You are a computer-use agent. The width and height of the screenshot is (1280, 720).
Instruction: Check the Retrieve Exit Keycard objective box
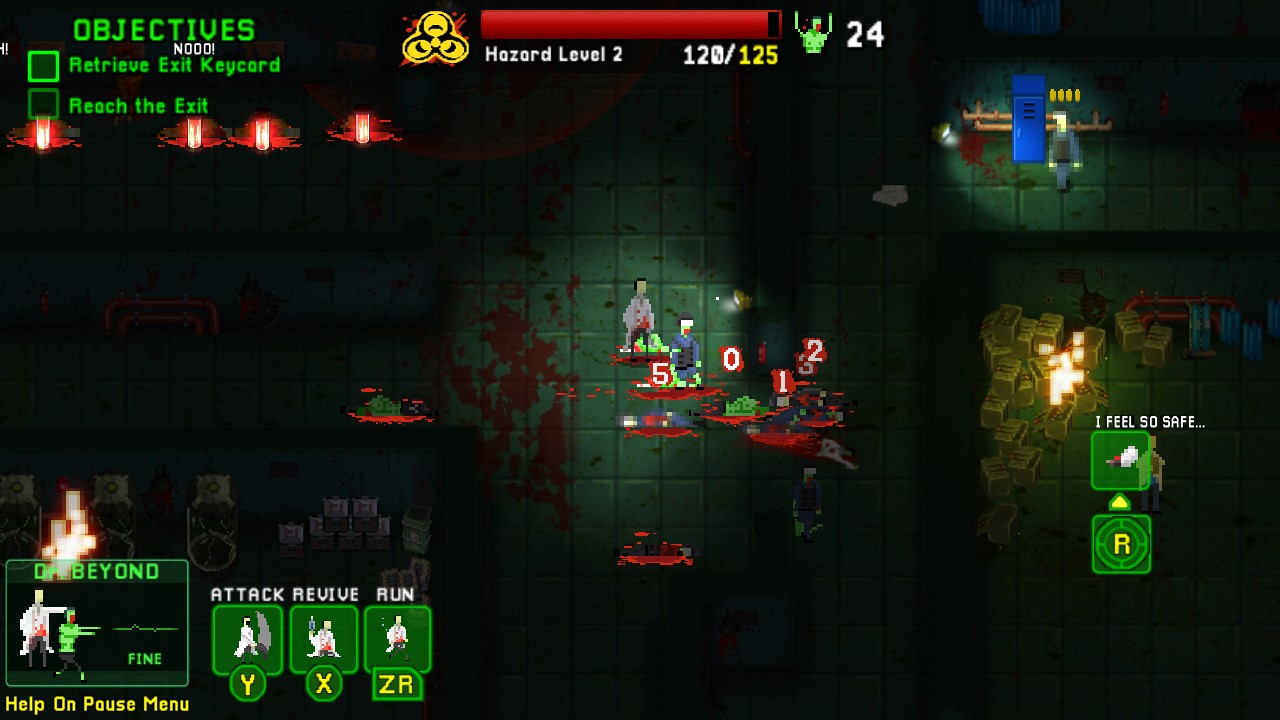click(44, 66)
